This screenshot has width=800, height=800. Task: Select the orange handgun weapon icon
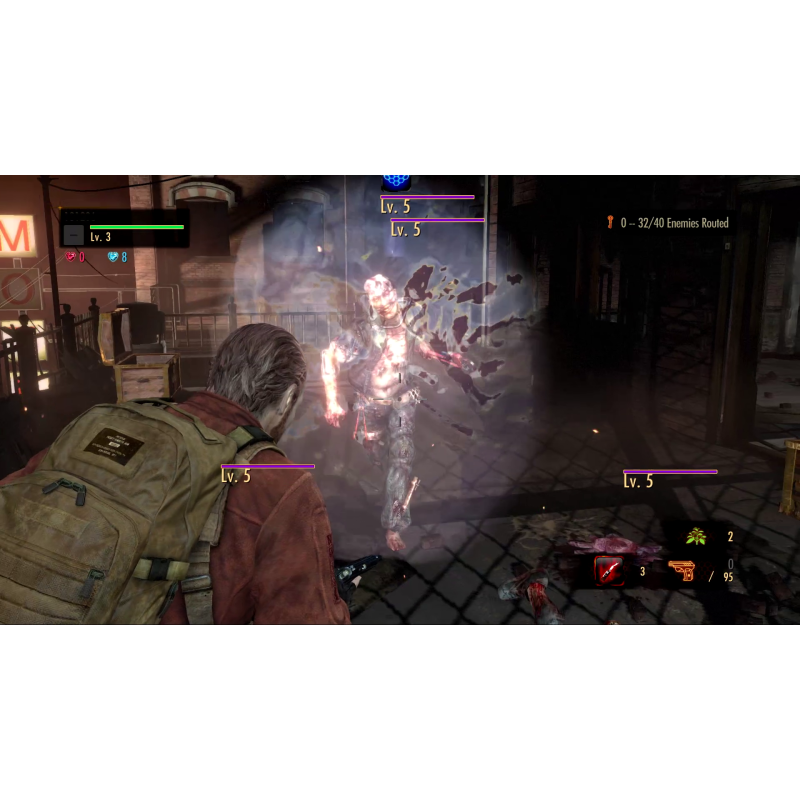[x=683, y=571]
